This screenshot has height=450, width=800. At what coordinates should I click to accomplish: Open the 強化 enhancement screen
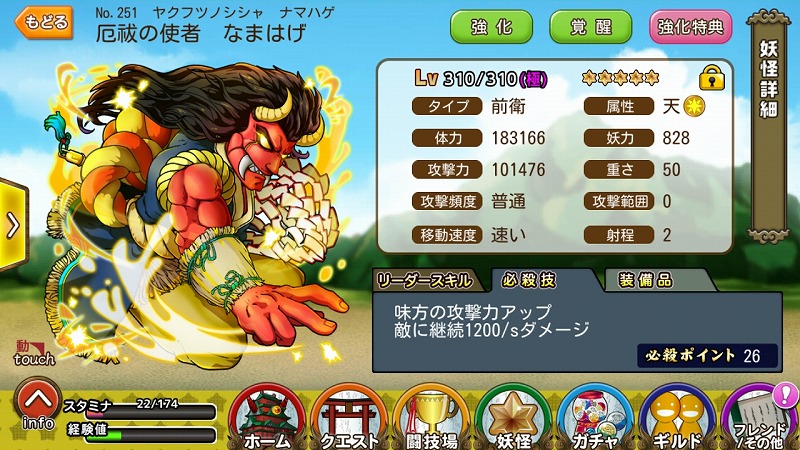coord(492,27)
